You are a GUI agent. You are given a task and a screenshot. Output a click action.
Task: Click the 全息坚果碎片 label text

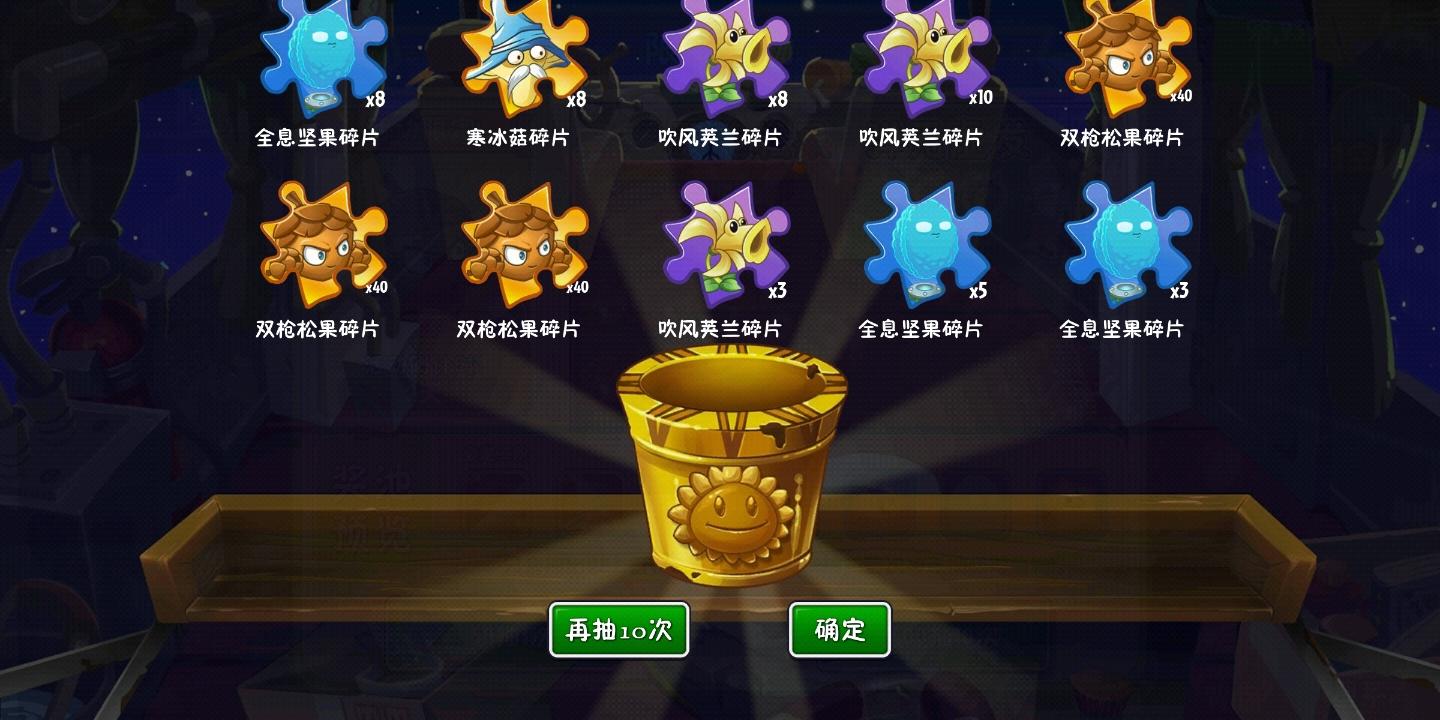(x=319, y=139)
